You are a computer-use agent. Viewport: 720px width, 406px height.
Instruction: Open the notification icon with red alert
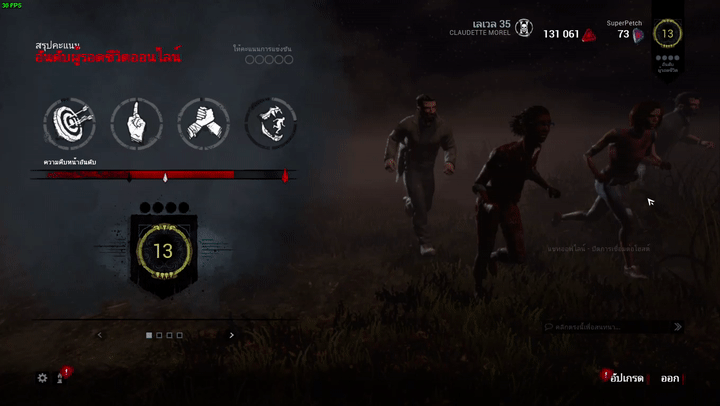pos(61,377)
